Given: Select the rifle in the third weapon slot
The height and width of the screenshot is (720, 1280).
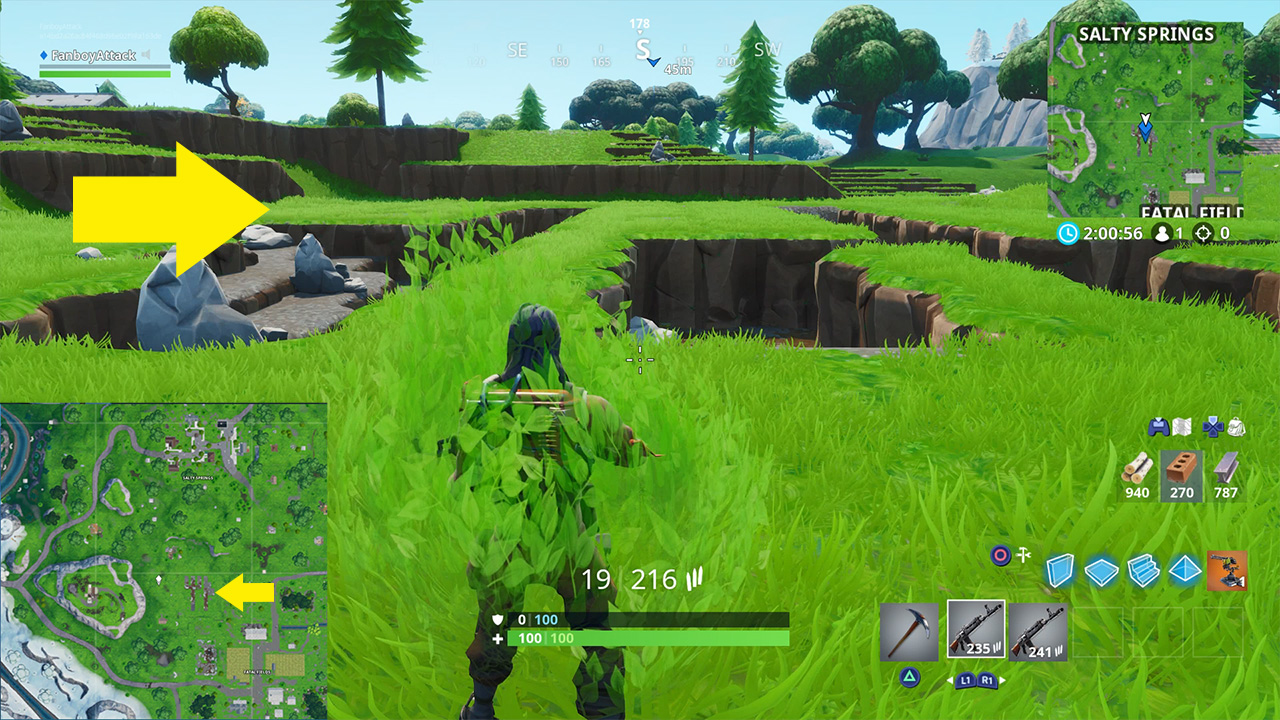Looking at the screenshot, I should pyautogui.click(x=1039, y=632).
